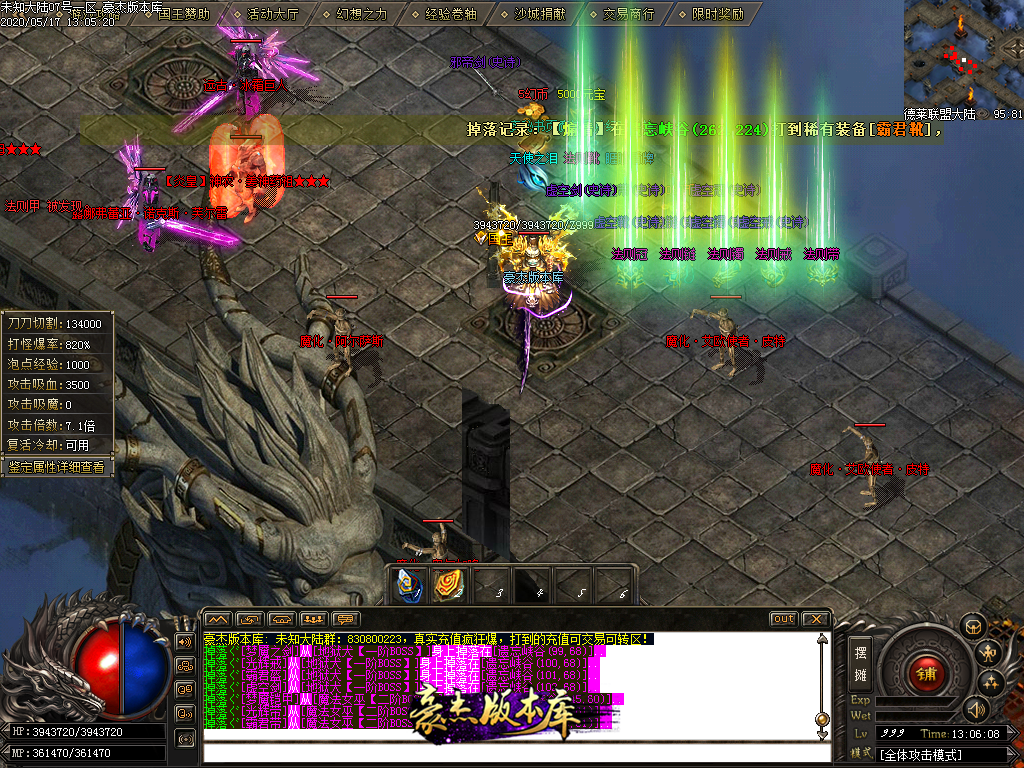Viewport: 1024px width, 768px height.
Task: Click the chat panel's 'out' button
Action: pos(783,619)
